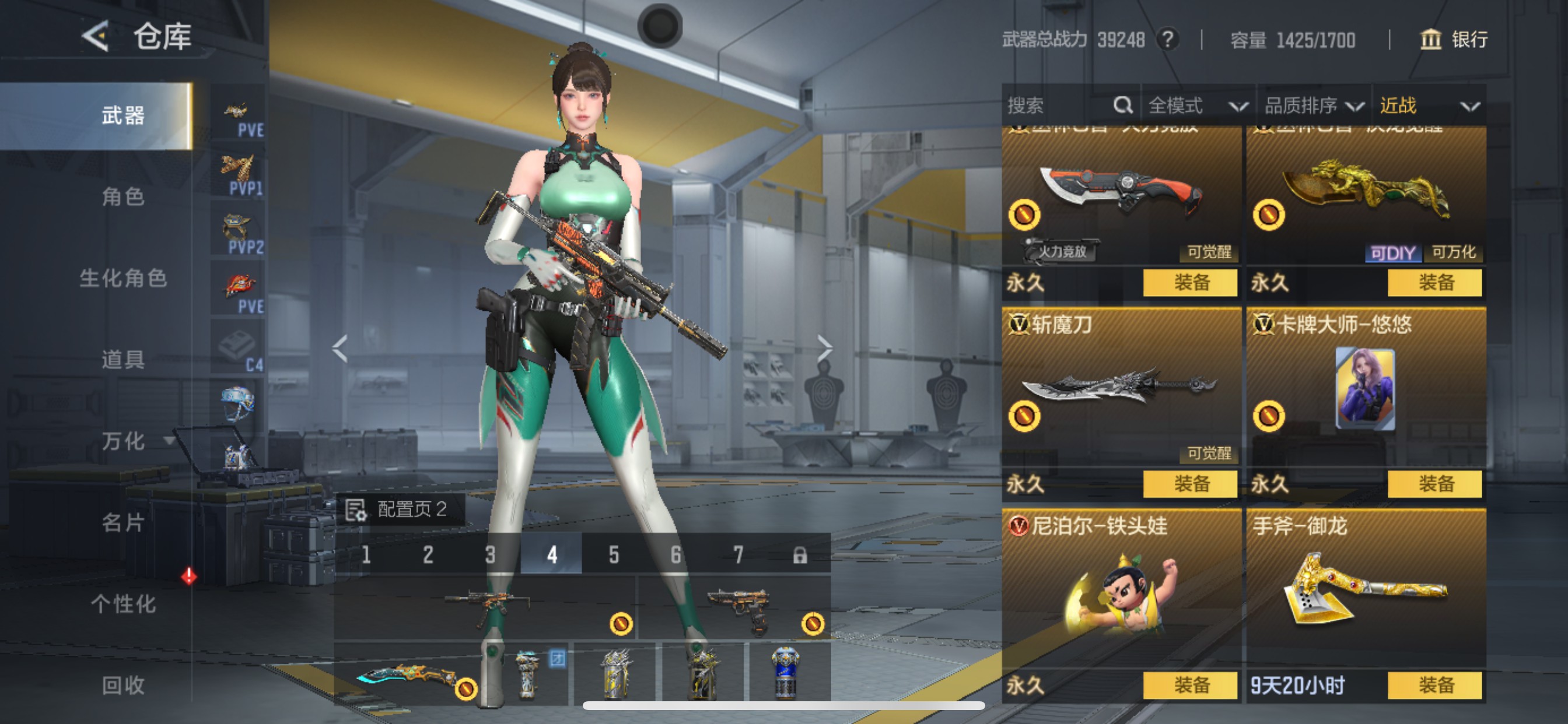Screen dimensions: 1568x724
Task: Equip the 斩魔刀 melee weapon
Action: click(1190, 484)
